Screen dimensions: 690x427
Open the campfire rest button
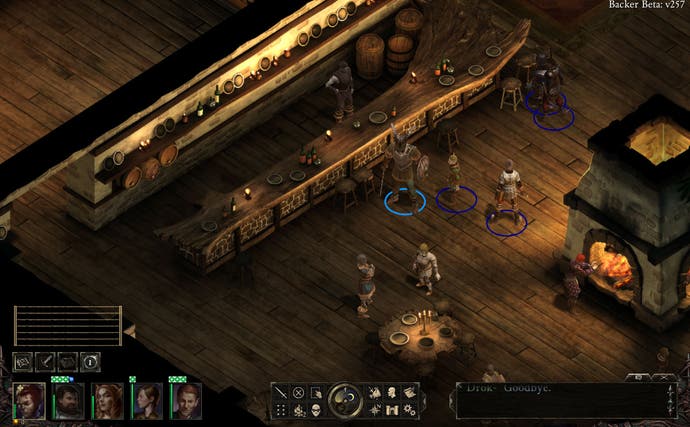[x=298, y=410]
